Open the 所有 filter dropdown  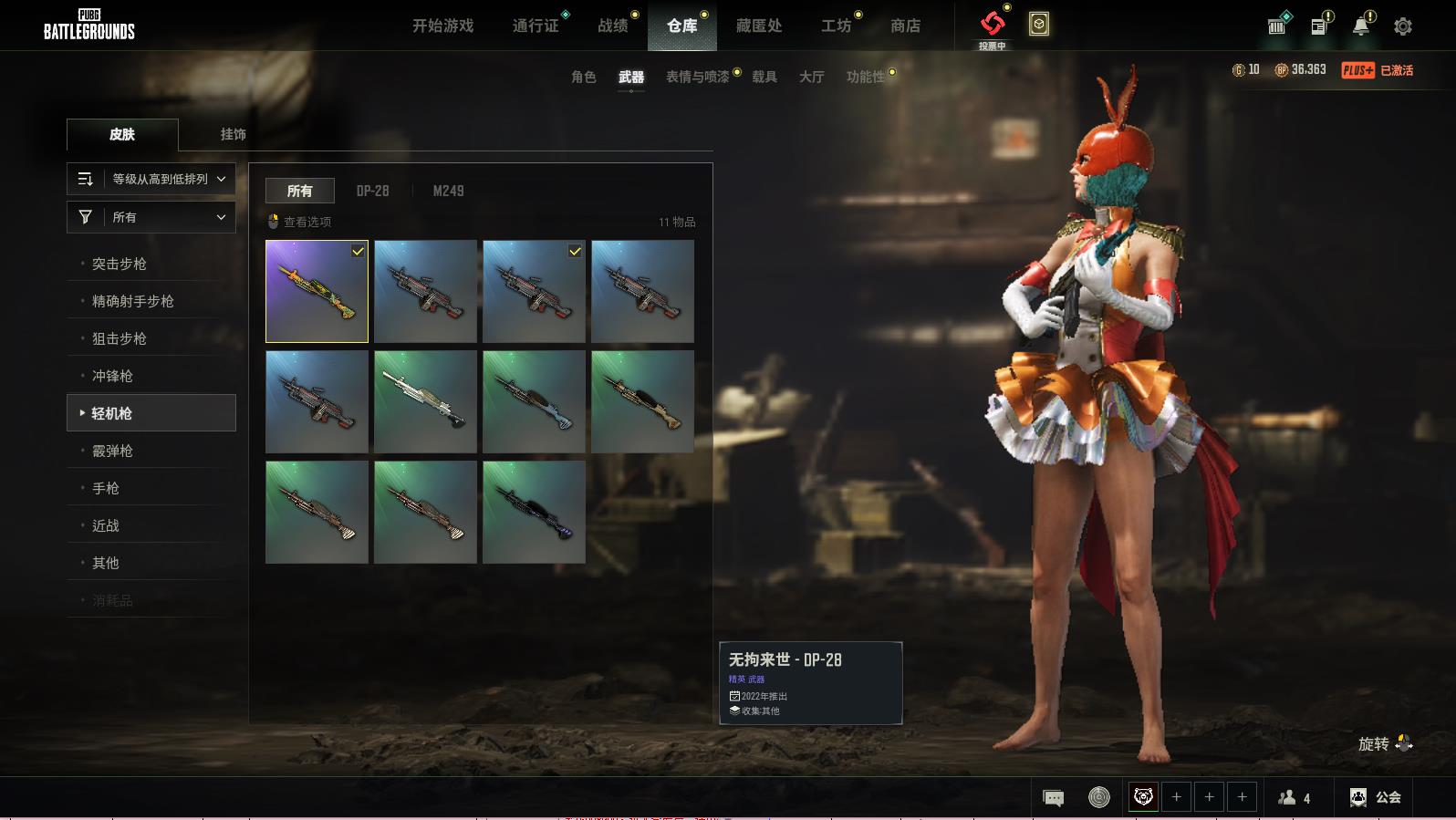(x=151, y=217)
